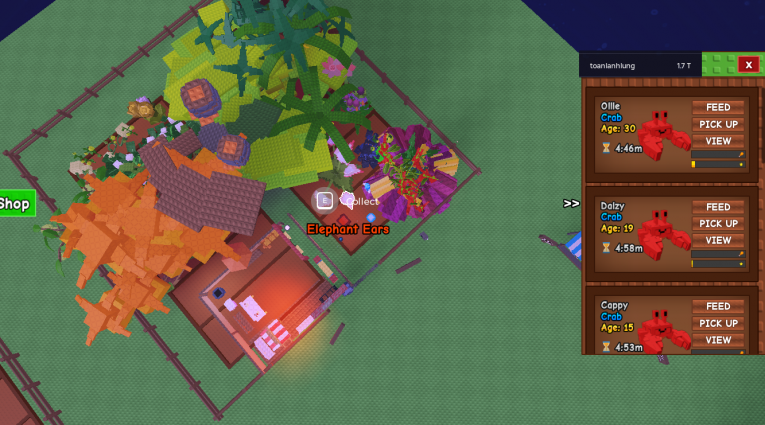Image resolution: width=765 pixels, height=425 pixels.
Task: View Daizy's pet details
Action: (x=718, y=240)
